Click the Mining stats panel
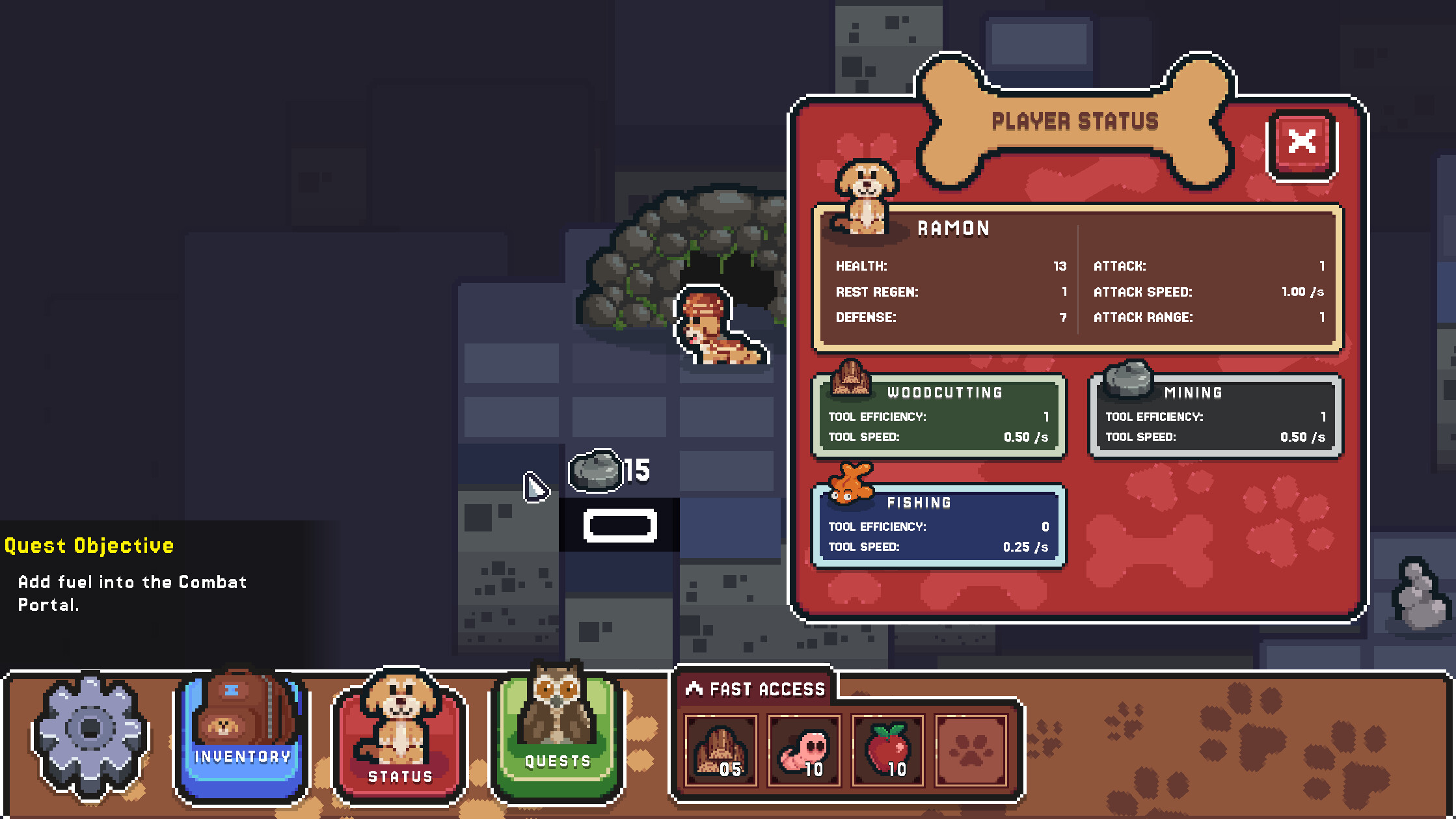 1214,416
